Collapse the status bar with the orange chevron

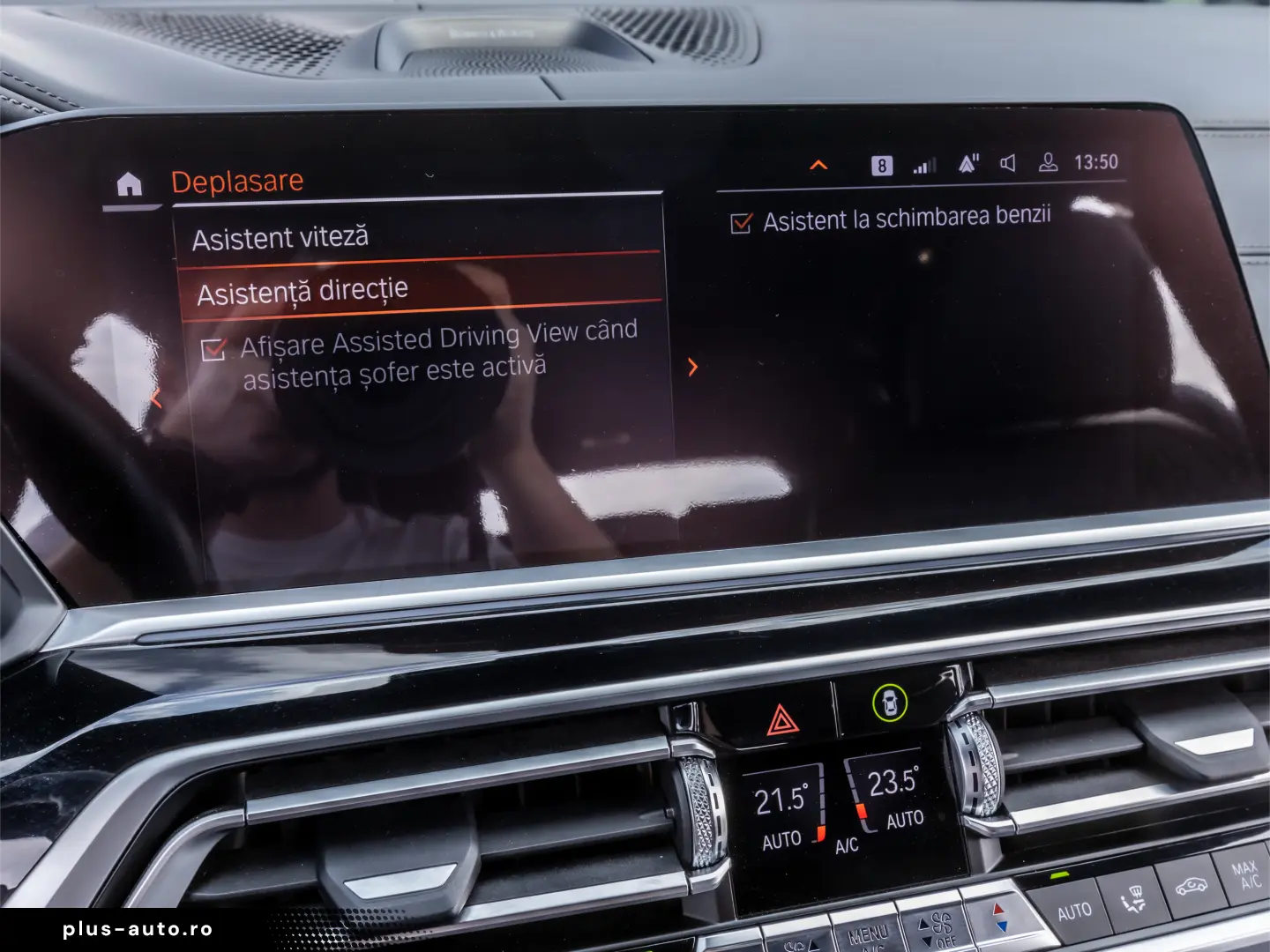coord(818,163)
